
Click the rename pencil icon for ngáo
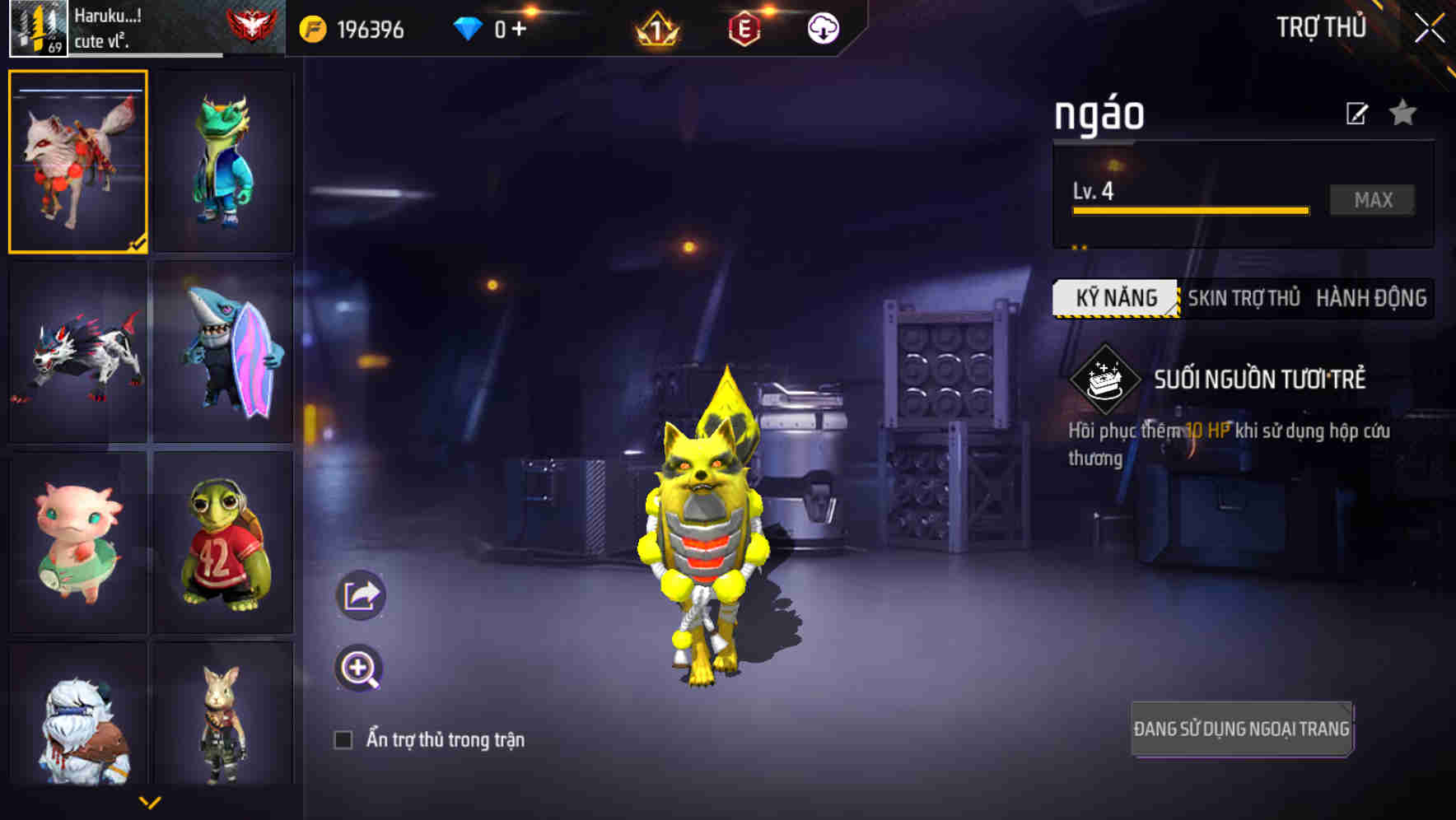click(x=1359, y=113)
